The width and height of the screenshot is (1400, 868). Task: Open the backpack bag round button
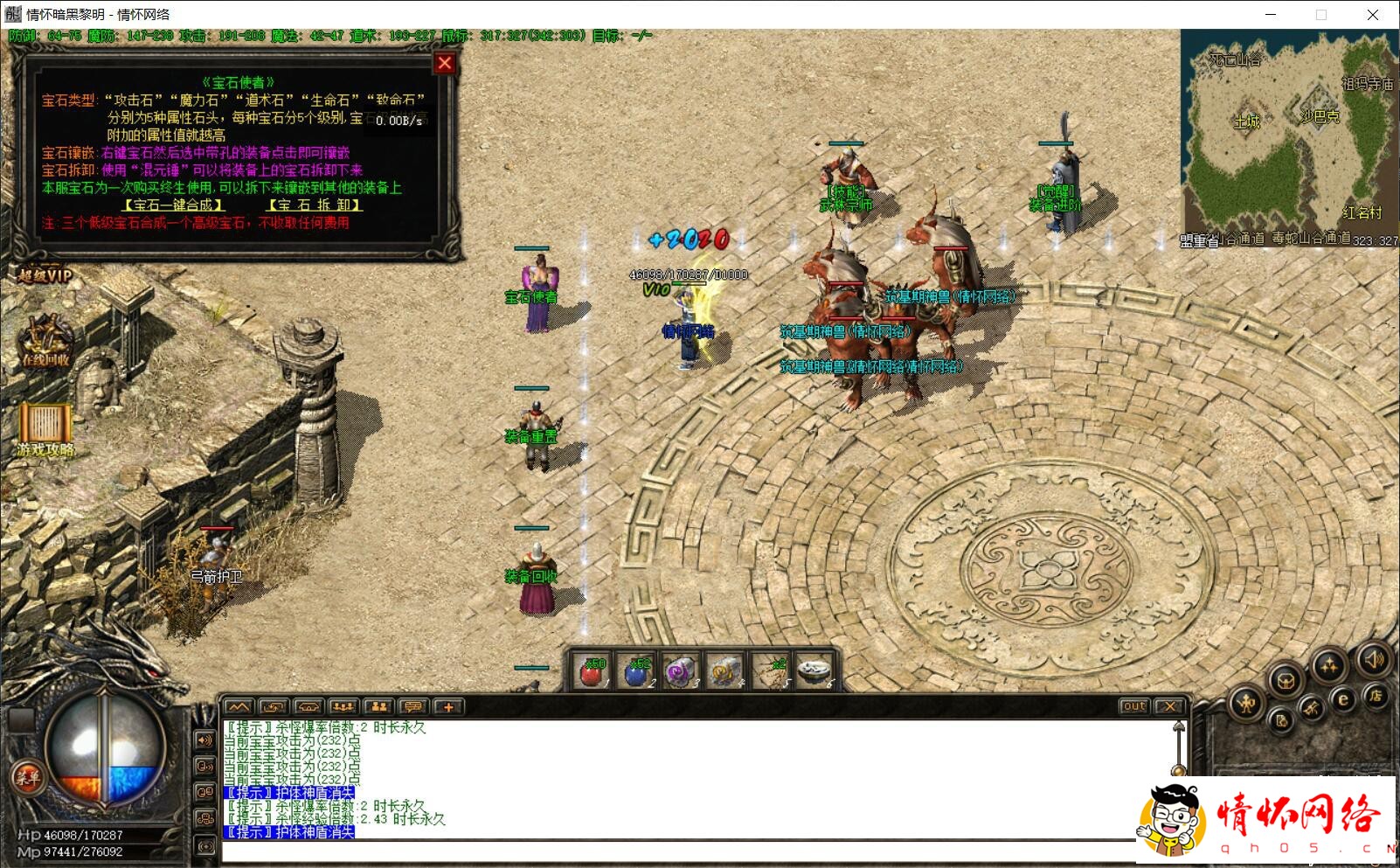(x=1286, y=680)
